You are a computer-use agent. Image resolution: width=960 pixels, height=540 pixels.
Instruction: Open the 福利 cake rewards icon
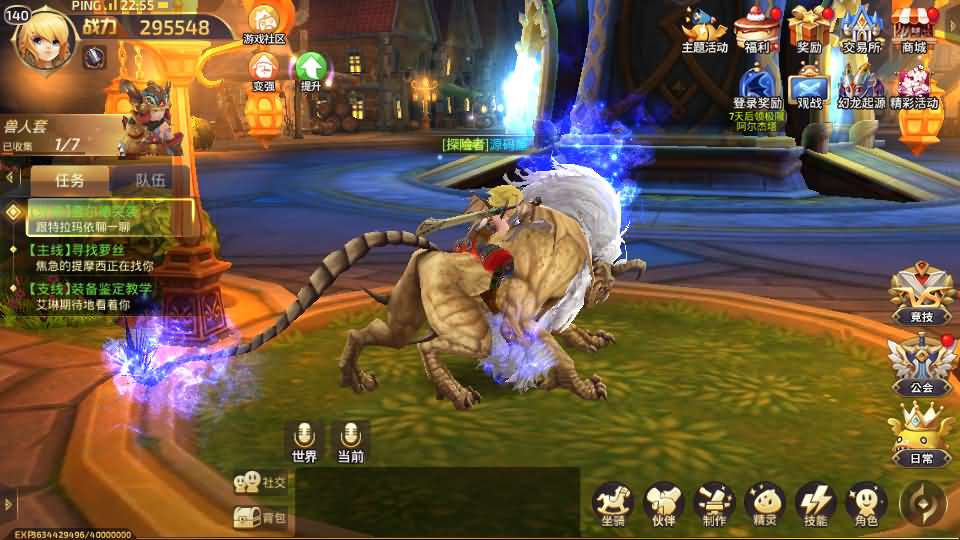(757, 28)
